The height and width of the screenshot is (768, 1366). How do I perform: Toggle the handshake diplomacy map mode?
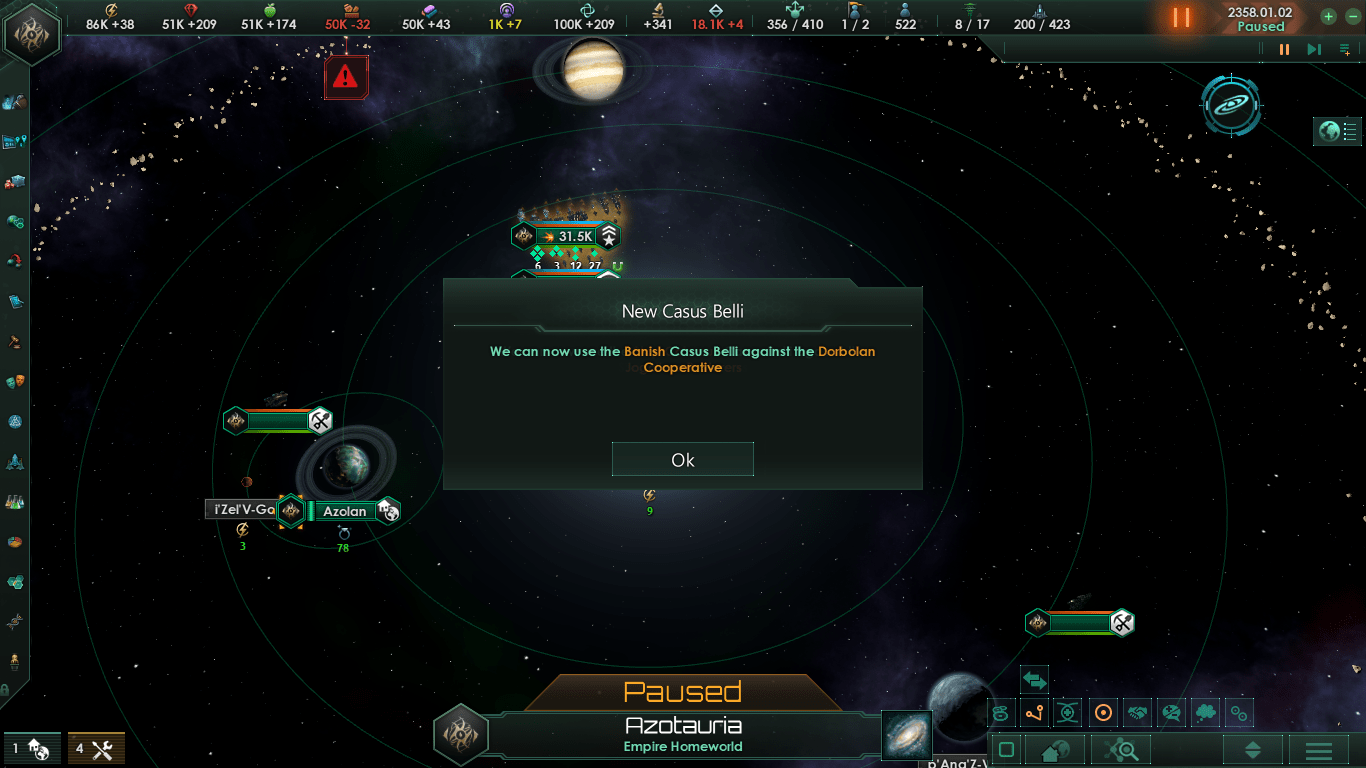1137,713
